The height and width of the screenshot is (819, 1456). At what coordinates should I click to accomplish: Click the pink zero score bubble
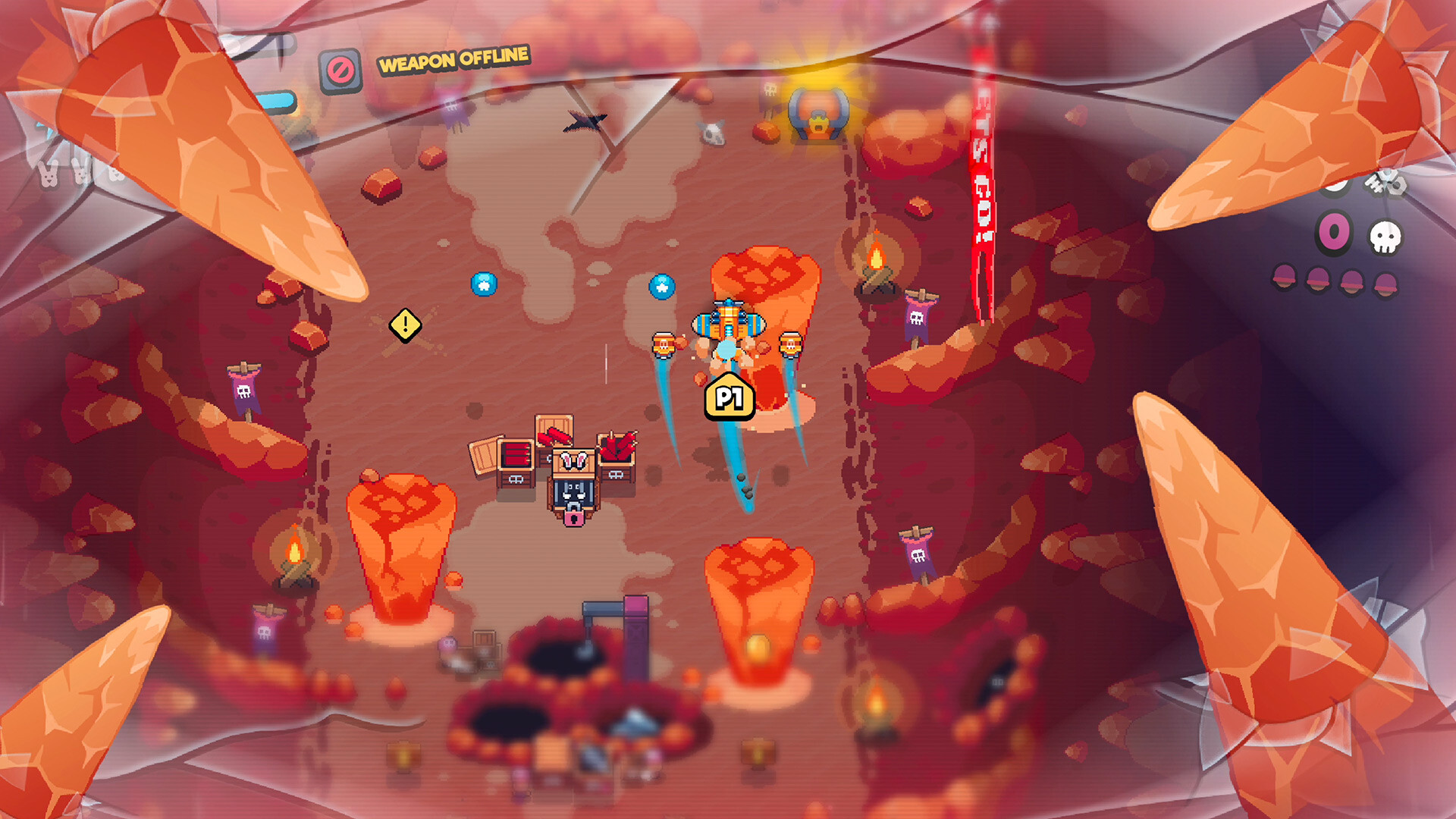[1332, 229]
